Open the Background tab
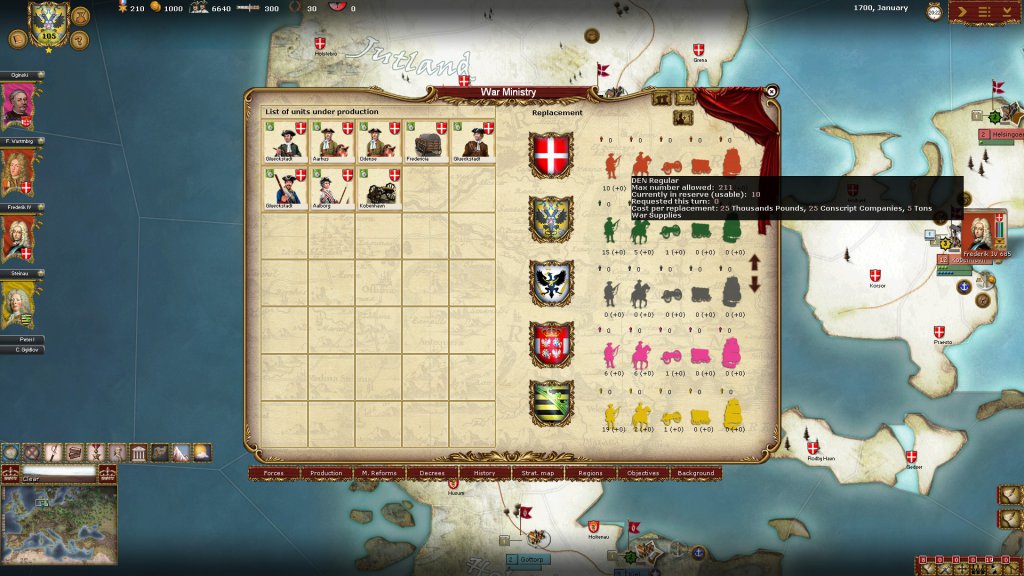 (x=696, y=473)
